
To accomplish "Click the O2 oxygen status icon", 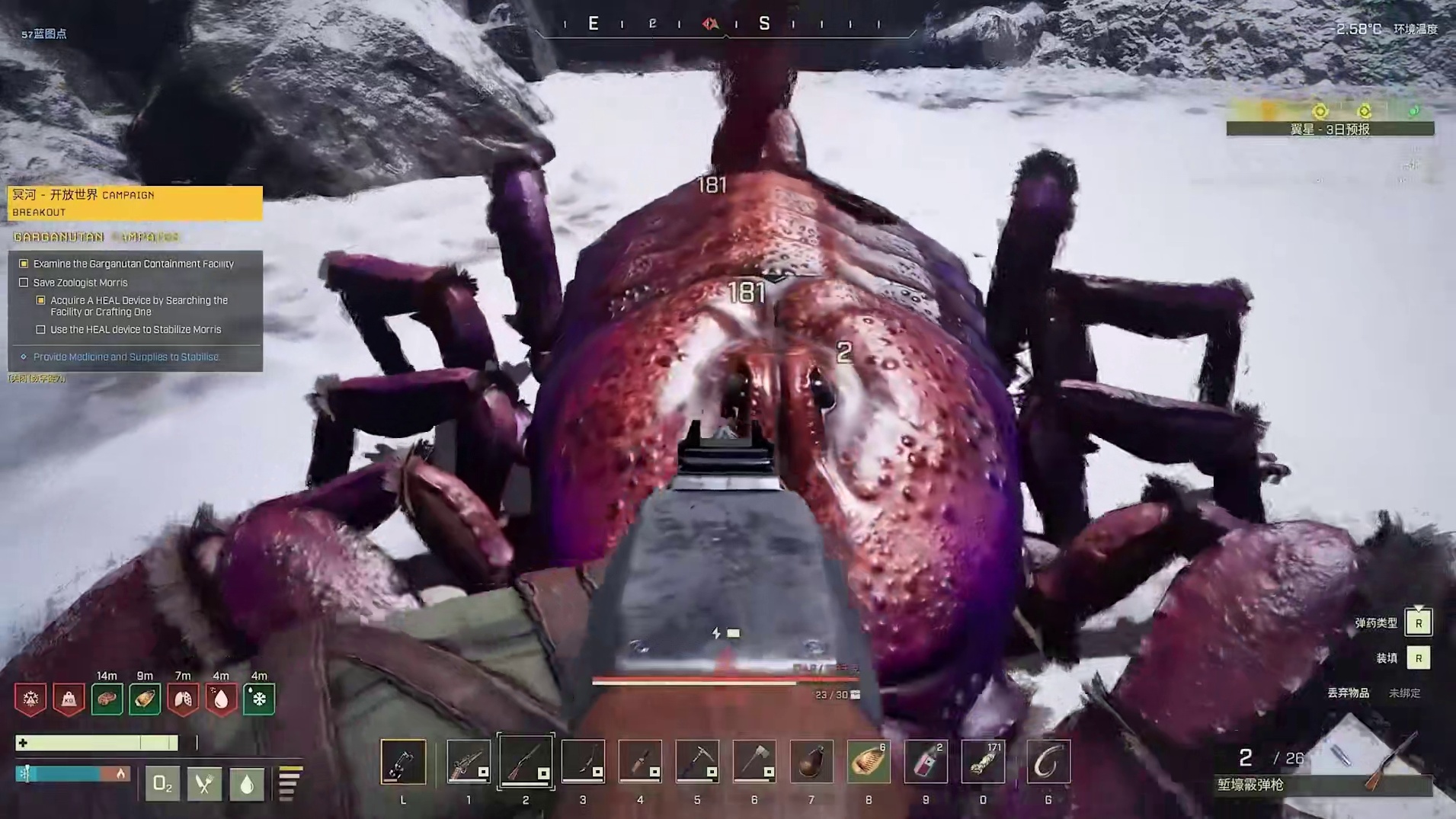I will click(x=162, y=783).
